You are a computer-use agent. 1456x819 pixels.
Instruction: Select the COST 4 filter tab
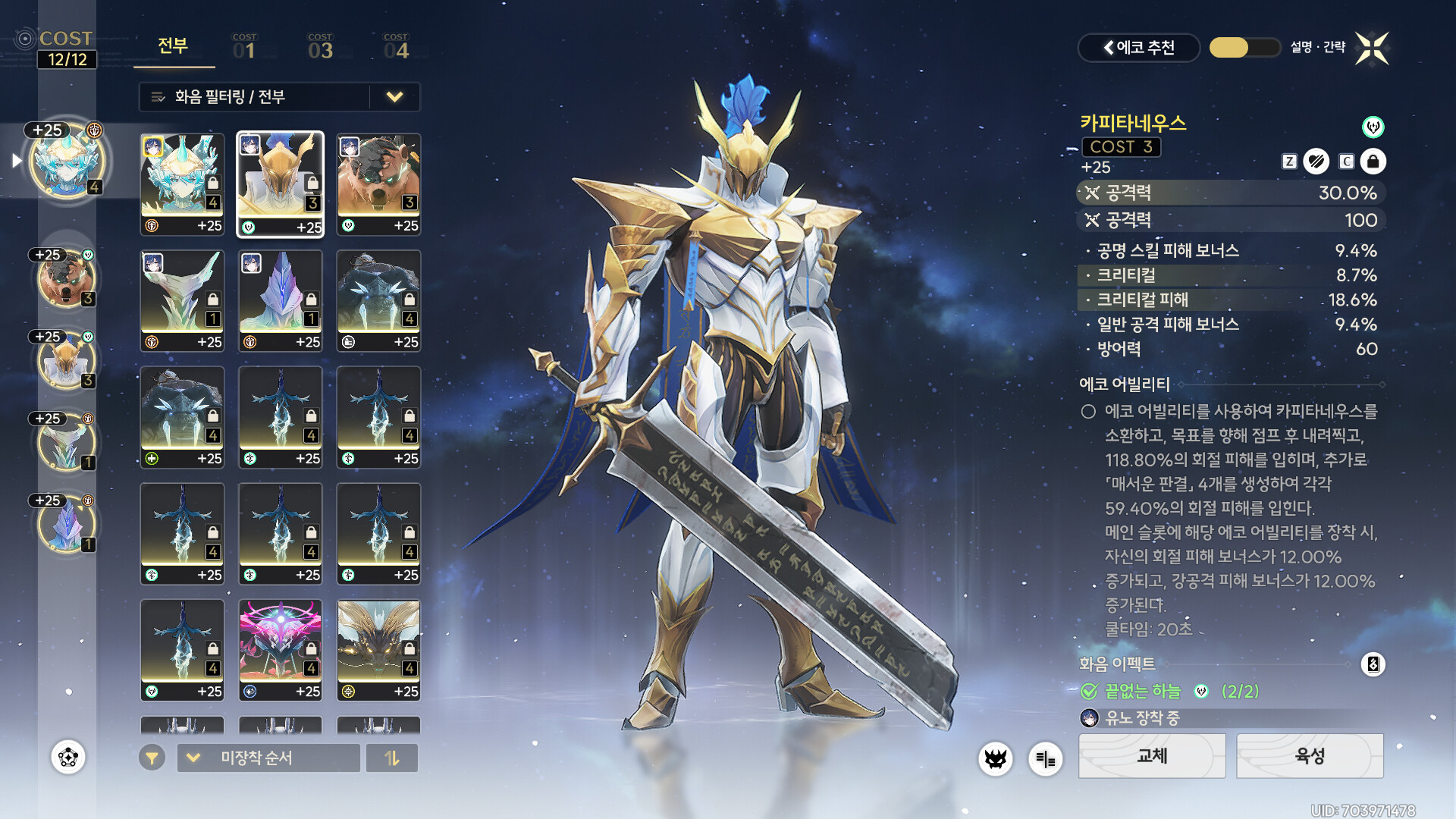396,48
